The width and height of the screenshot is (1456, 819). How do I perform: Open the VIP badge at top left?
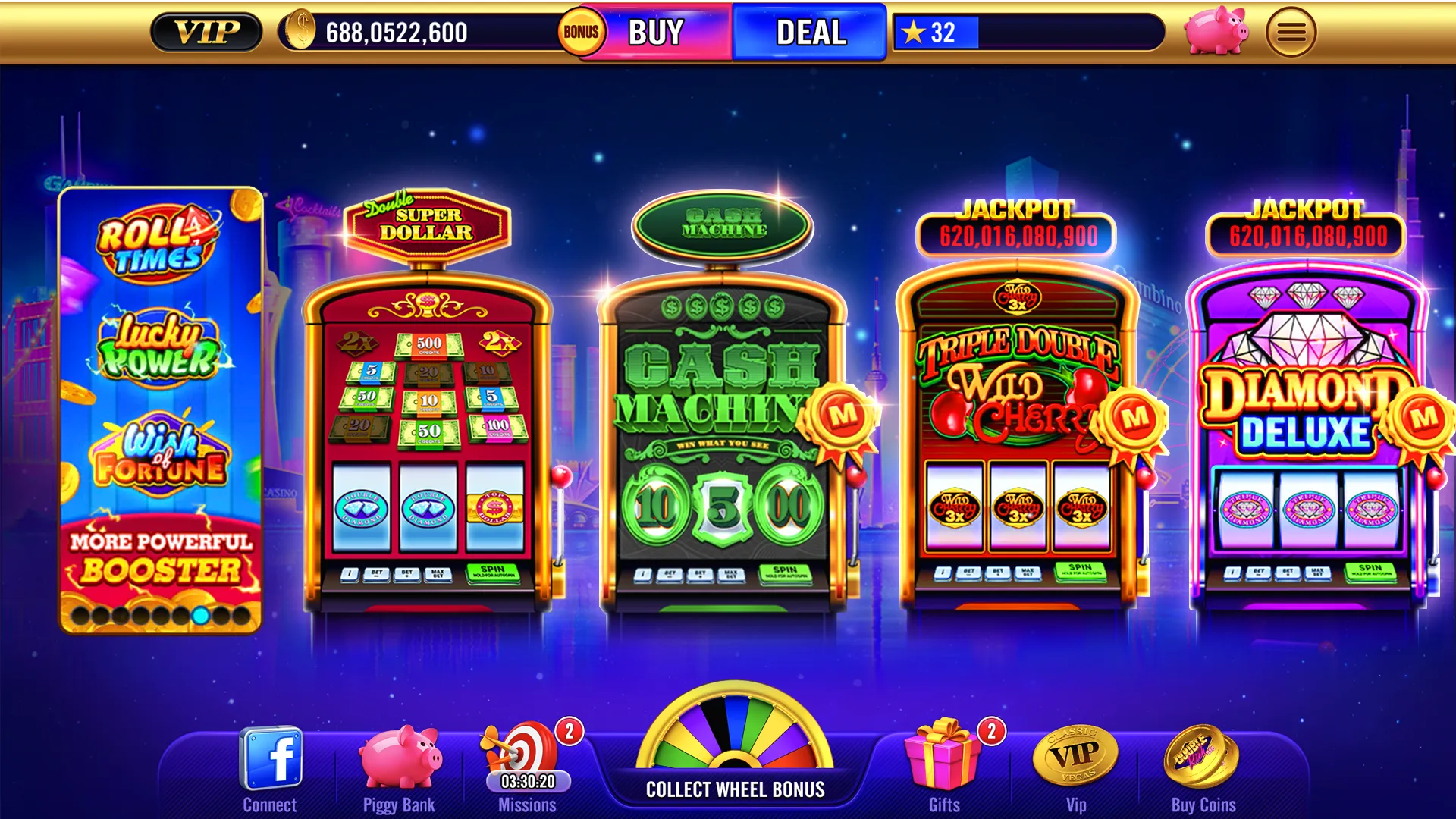(x=206, y=32)
